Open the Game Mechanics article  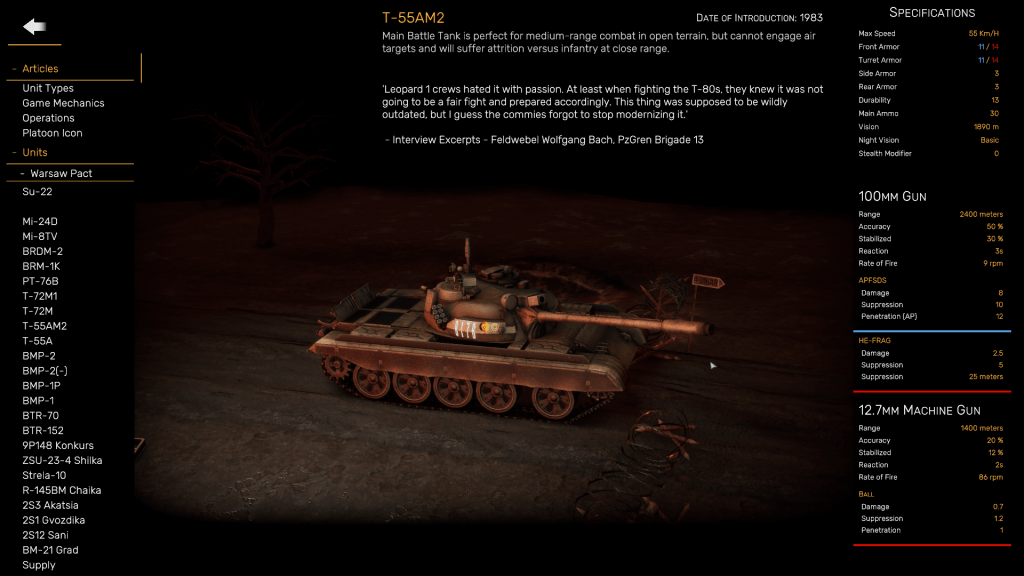pos(63,103)
